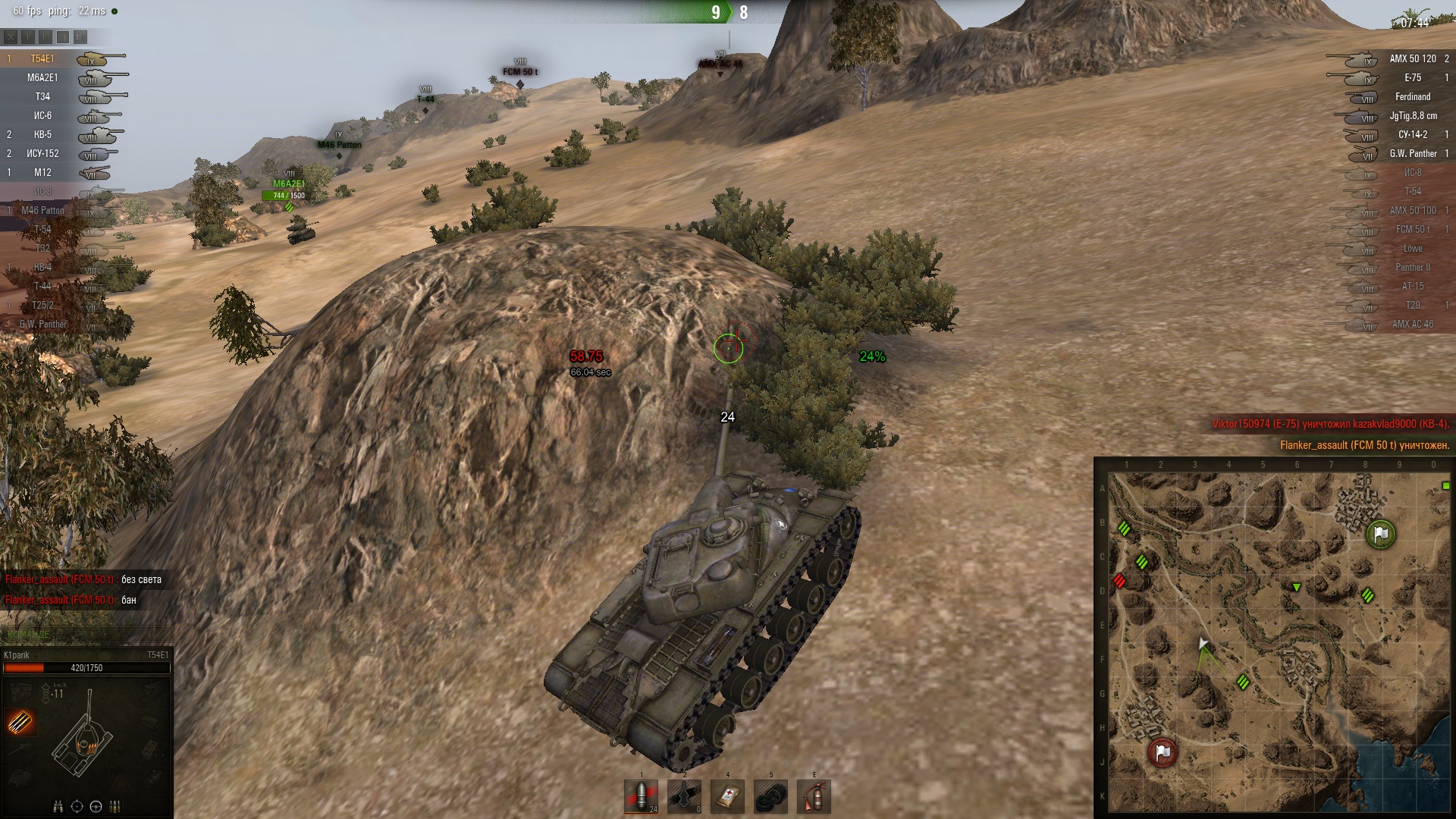
Task: Select the empty second shell slot
Action: click(x=684, y=796)
